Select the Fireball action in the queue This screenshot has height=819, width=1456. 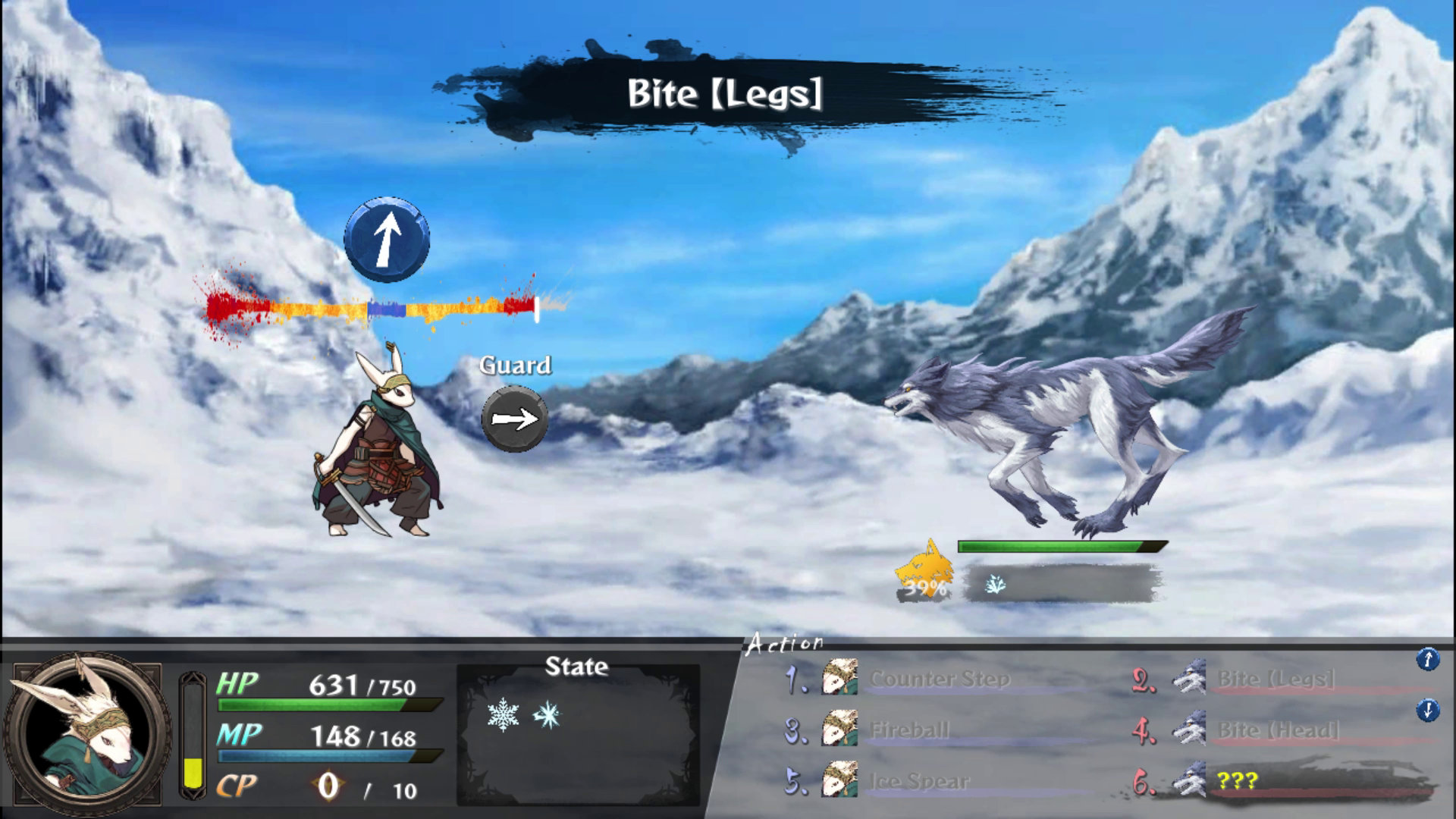908,730
